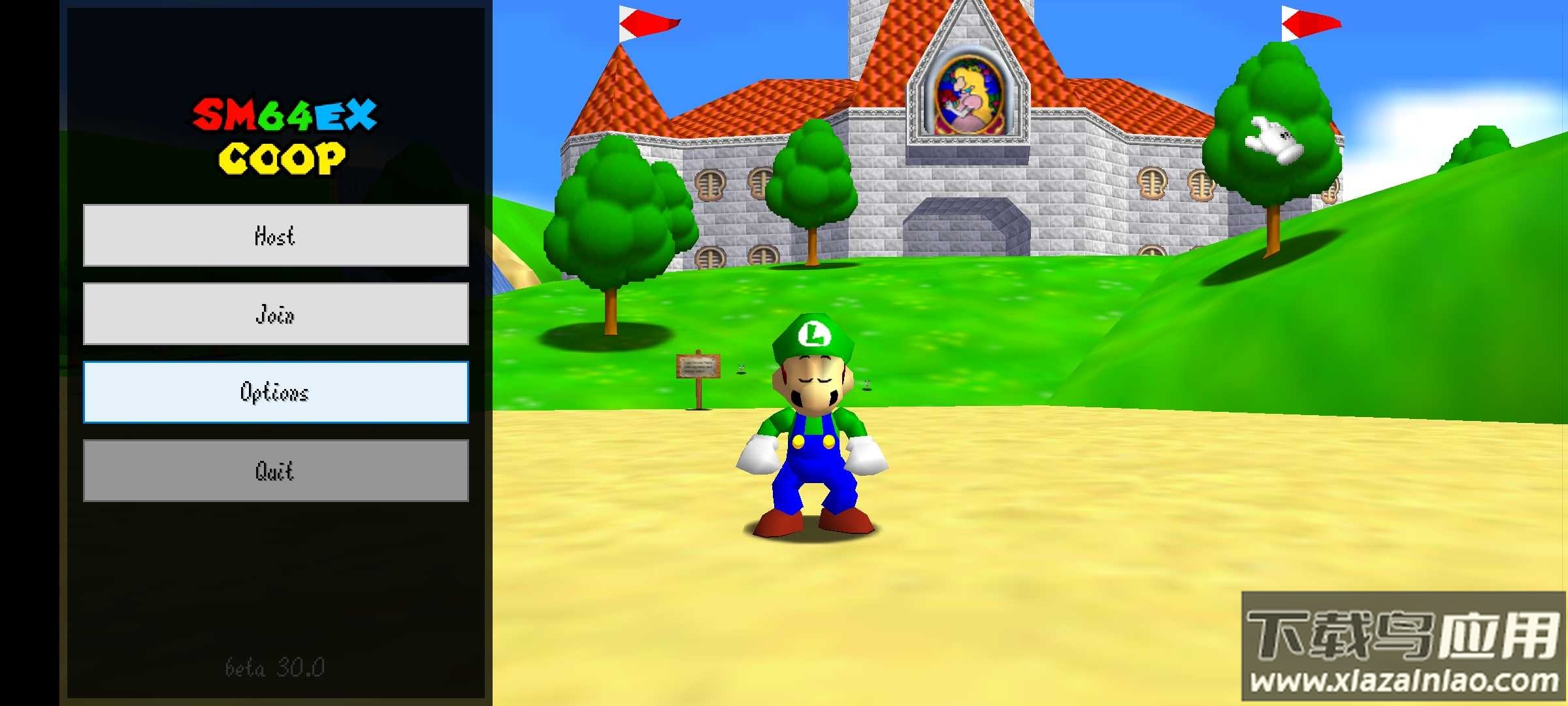Toggle the highlighted Options menu entry
Screen dimensions: 1568x706
pos(274,392)
